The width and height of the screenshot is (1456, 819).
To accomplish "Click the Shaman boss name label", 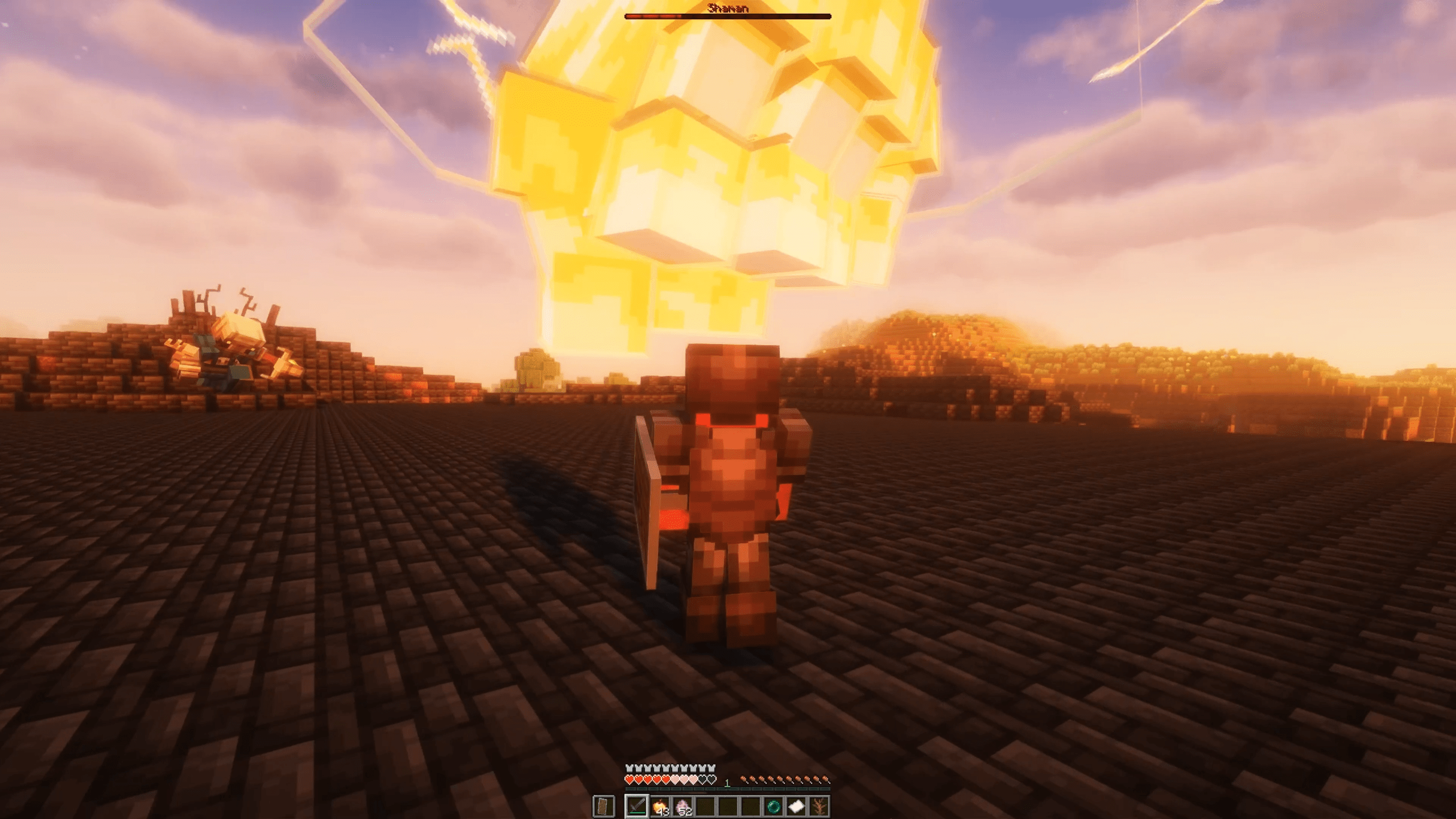I will pyautogui.click(x=728, y=8).
